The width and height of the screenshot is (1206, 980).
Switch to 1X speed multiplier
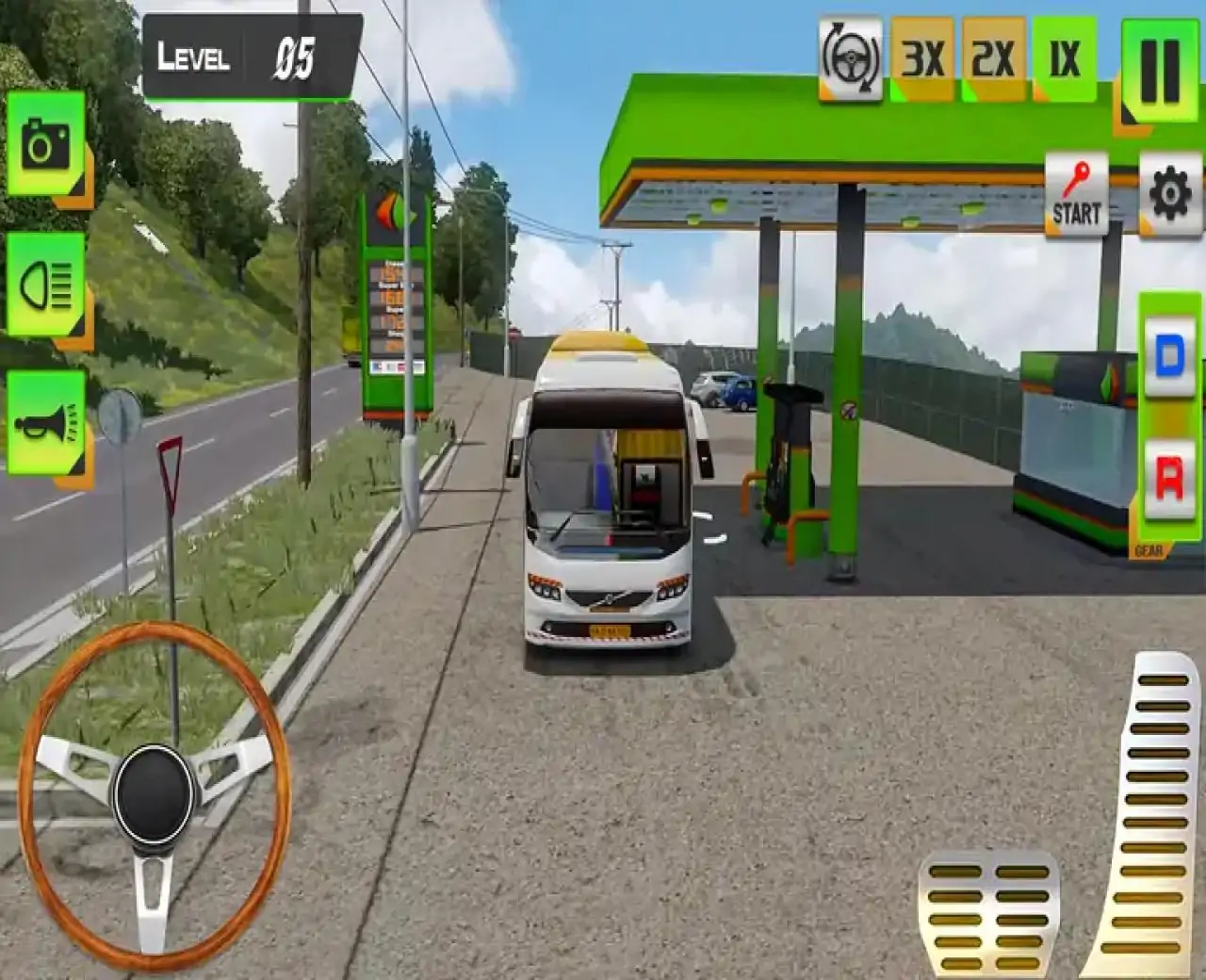[x=1065, y=59]
